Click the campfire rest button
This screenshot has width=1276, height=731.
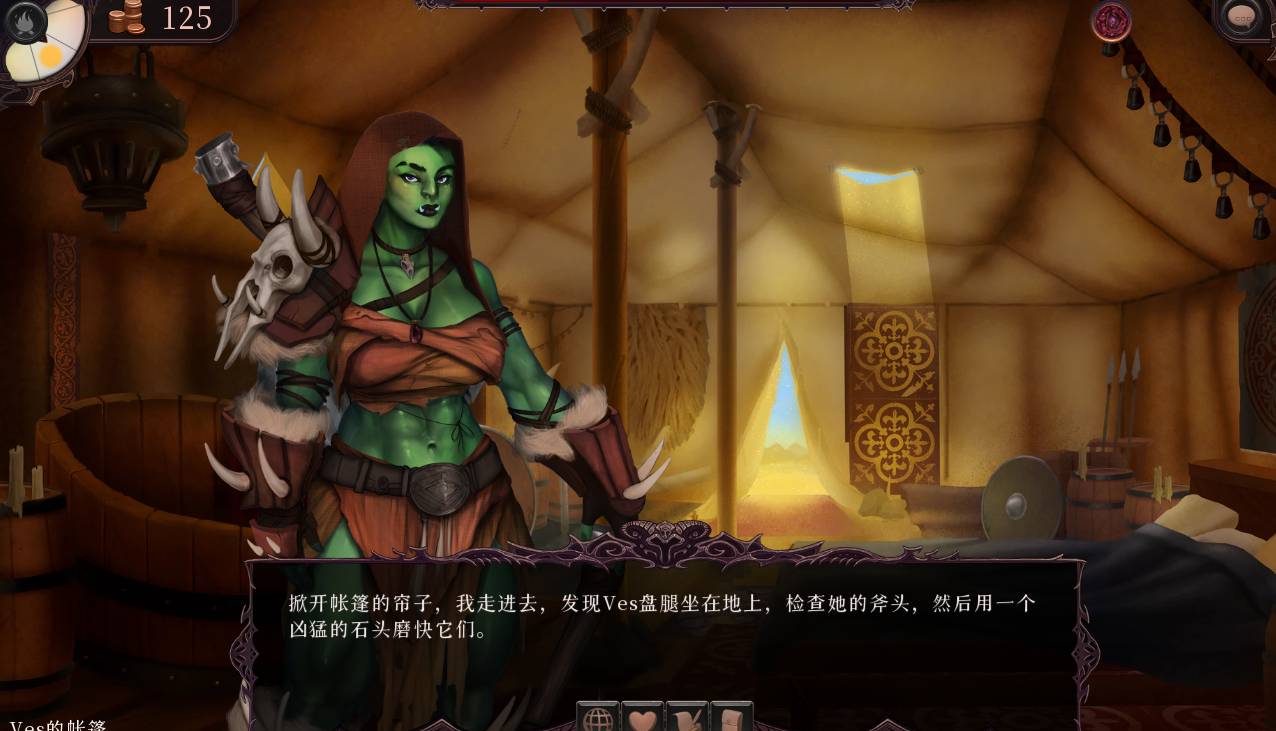point(26,22)
